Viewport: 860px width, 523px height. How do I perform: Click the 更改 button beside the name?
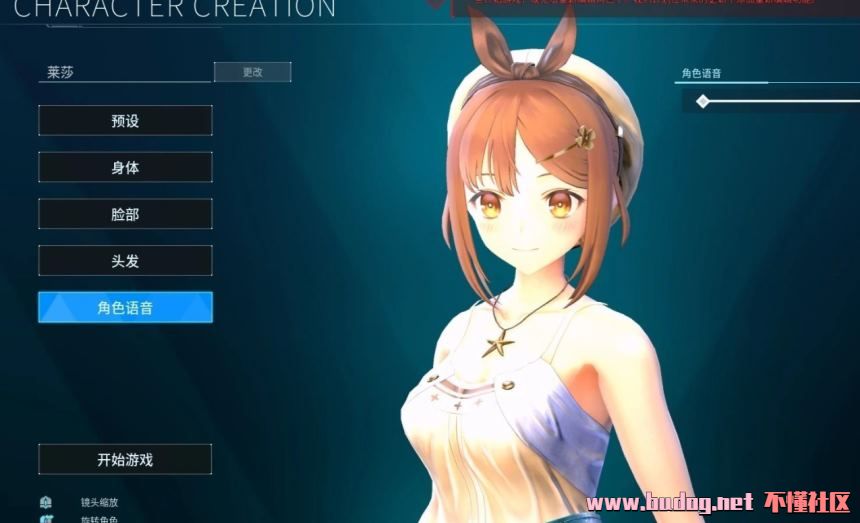tap(252, 72)
